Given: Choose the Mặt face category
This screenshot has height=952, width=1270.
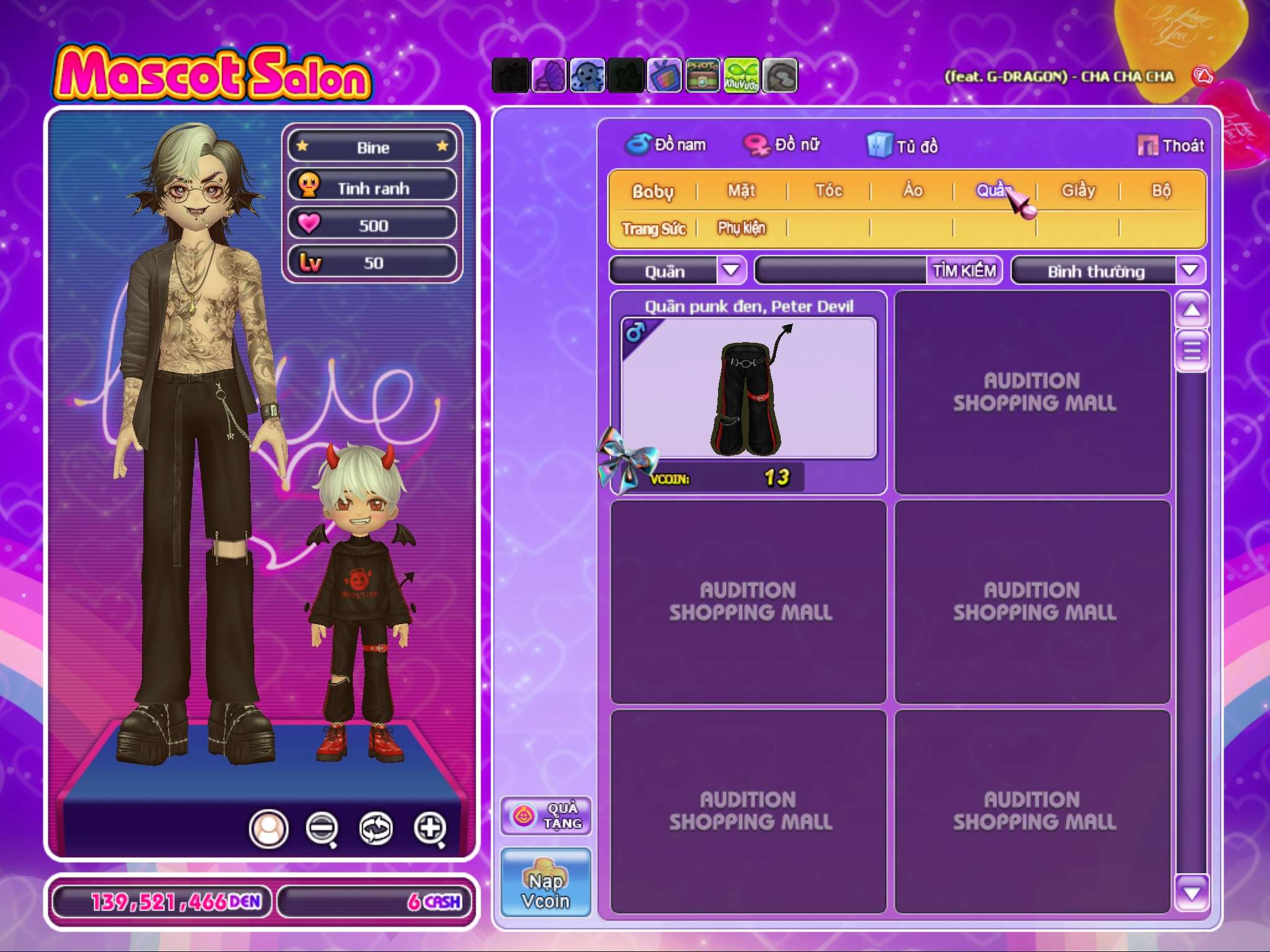Looking at the screenshot, I should [742, 191].
